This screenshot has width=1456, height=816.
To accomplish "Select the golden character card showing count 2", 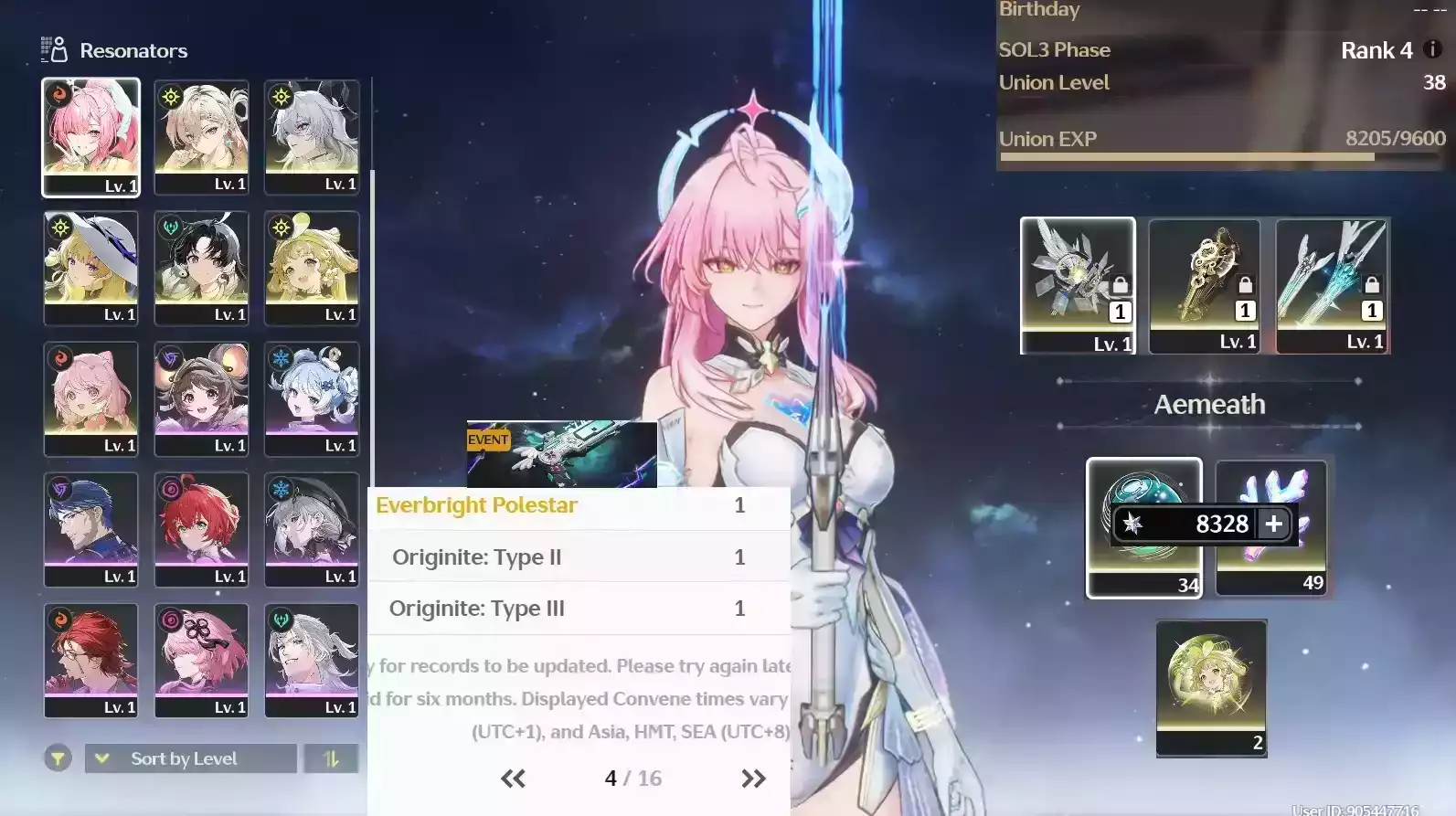I will click(1210, 689).
